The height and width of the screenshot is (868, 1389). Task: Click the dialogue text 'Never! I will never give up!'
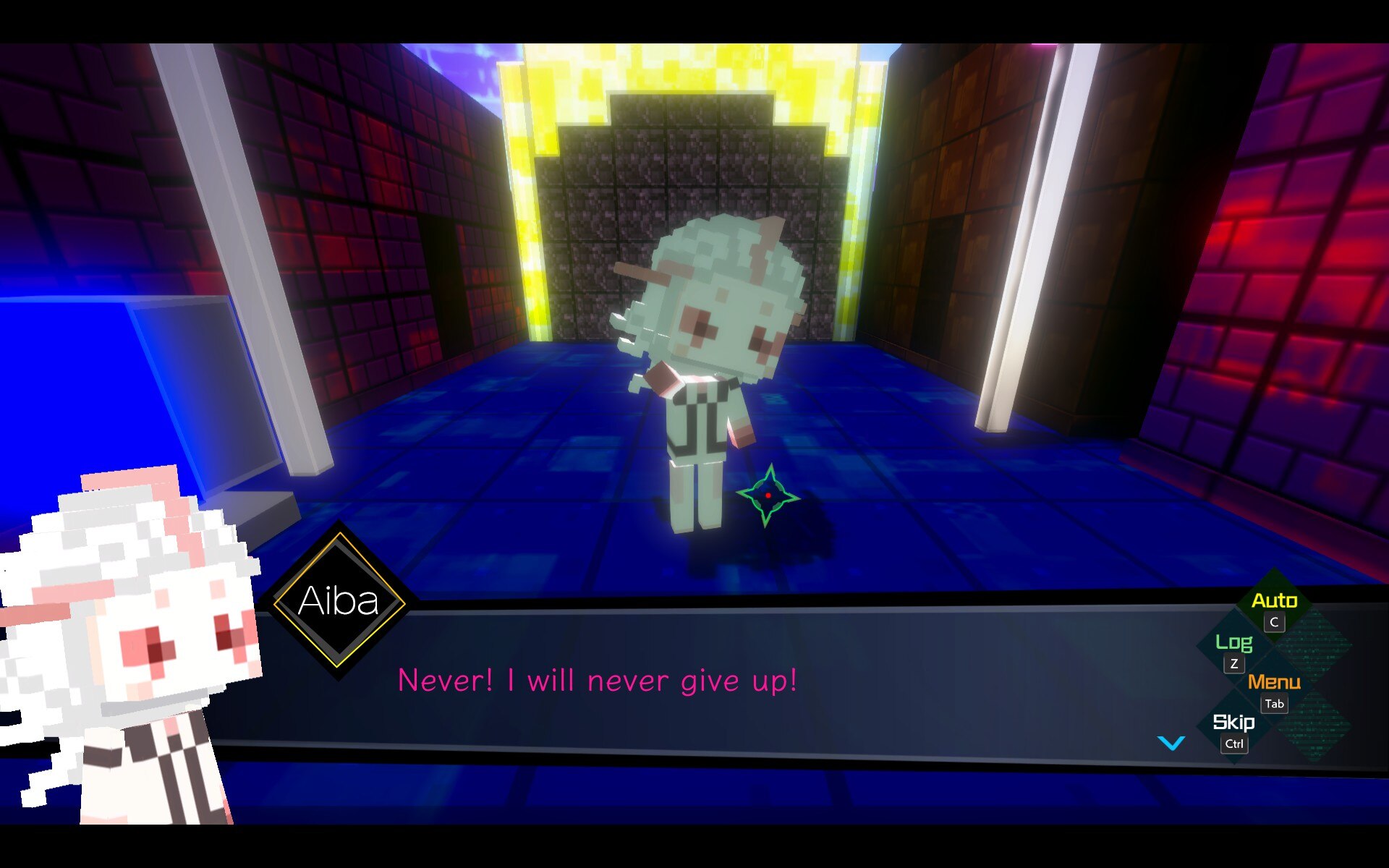click(598, 680)
